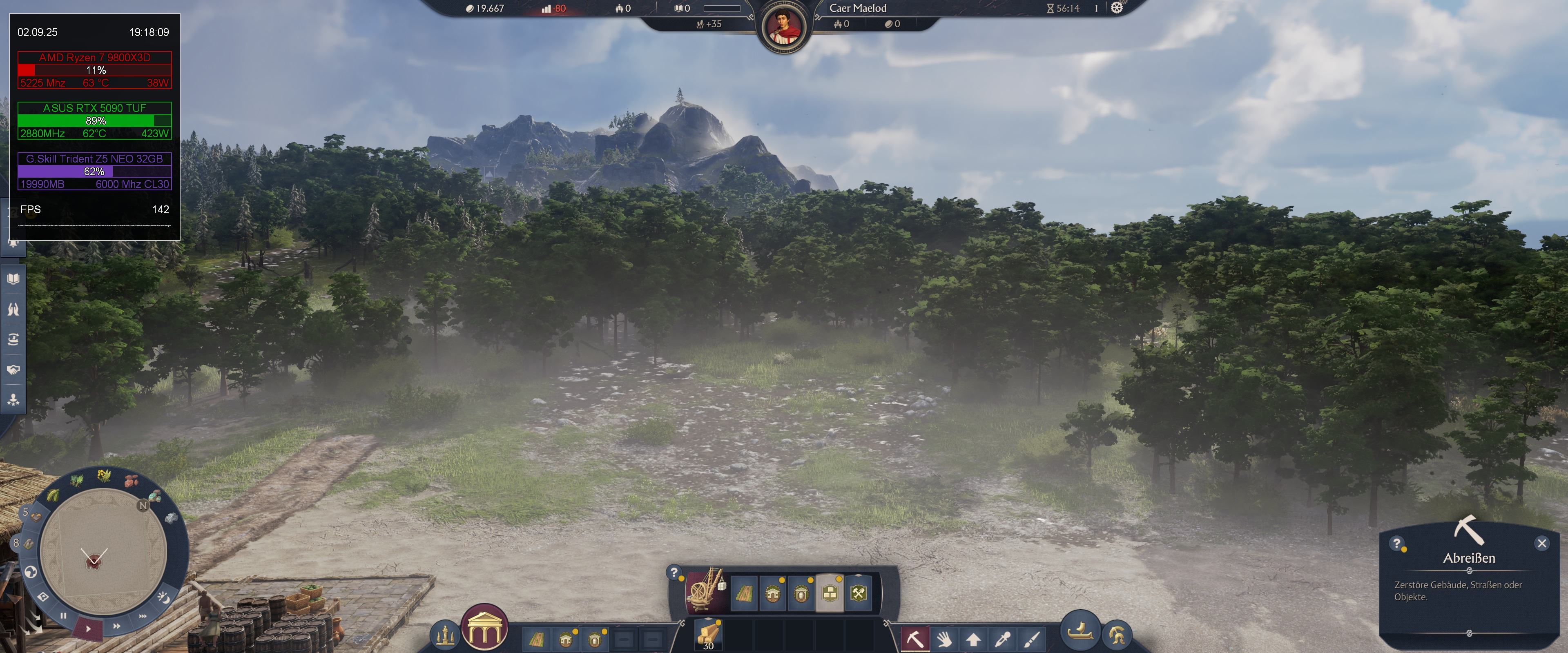Select the warehouse crates building category
The width and height of the screenshot is (1568, 653).
point(830,593)
